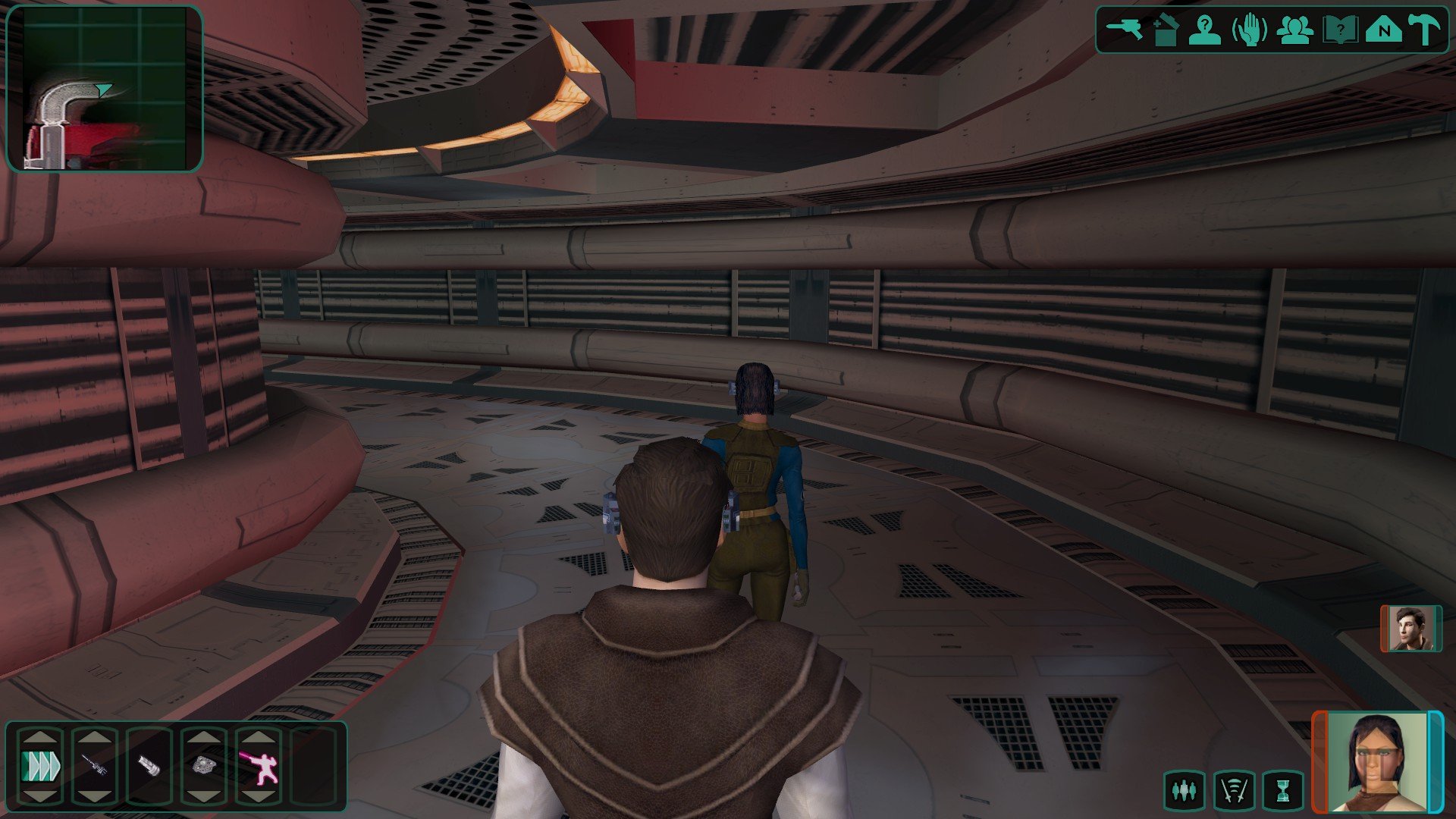Open abilities via the raised hand icon
The width and height of the screenshot is (1456, 819).
1249,31
